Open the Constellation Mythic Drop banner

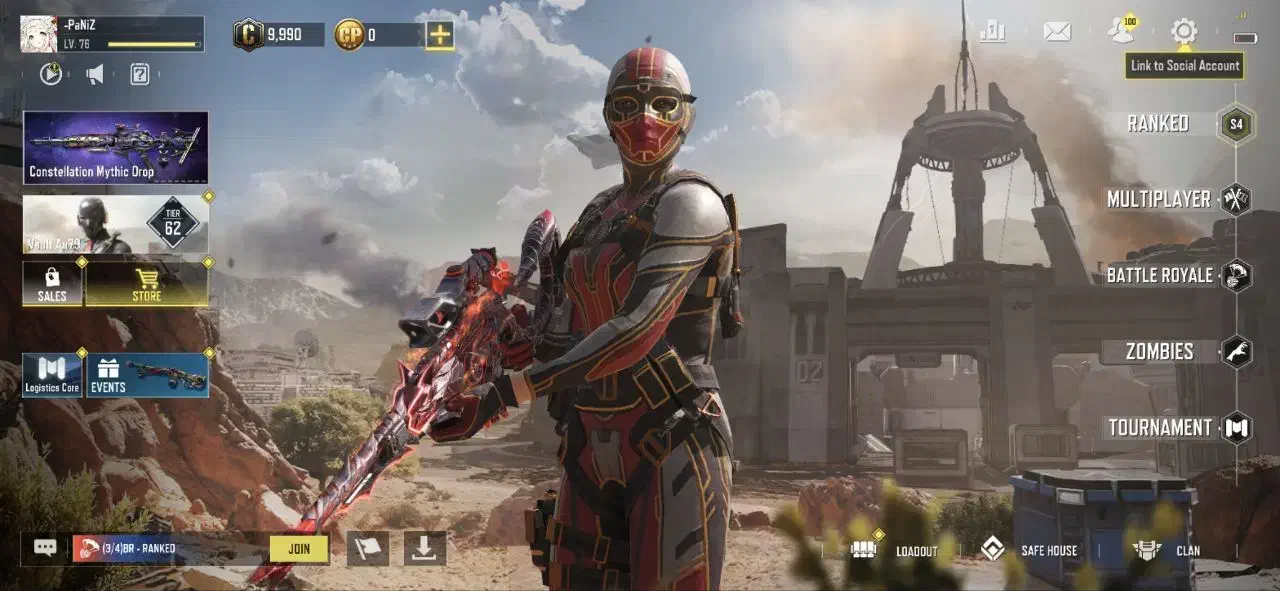tap(116, 148)
